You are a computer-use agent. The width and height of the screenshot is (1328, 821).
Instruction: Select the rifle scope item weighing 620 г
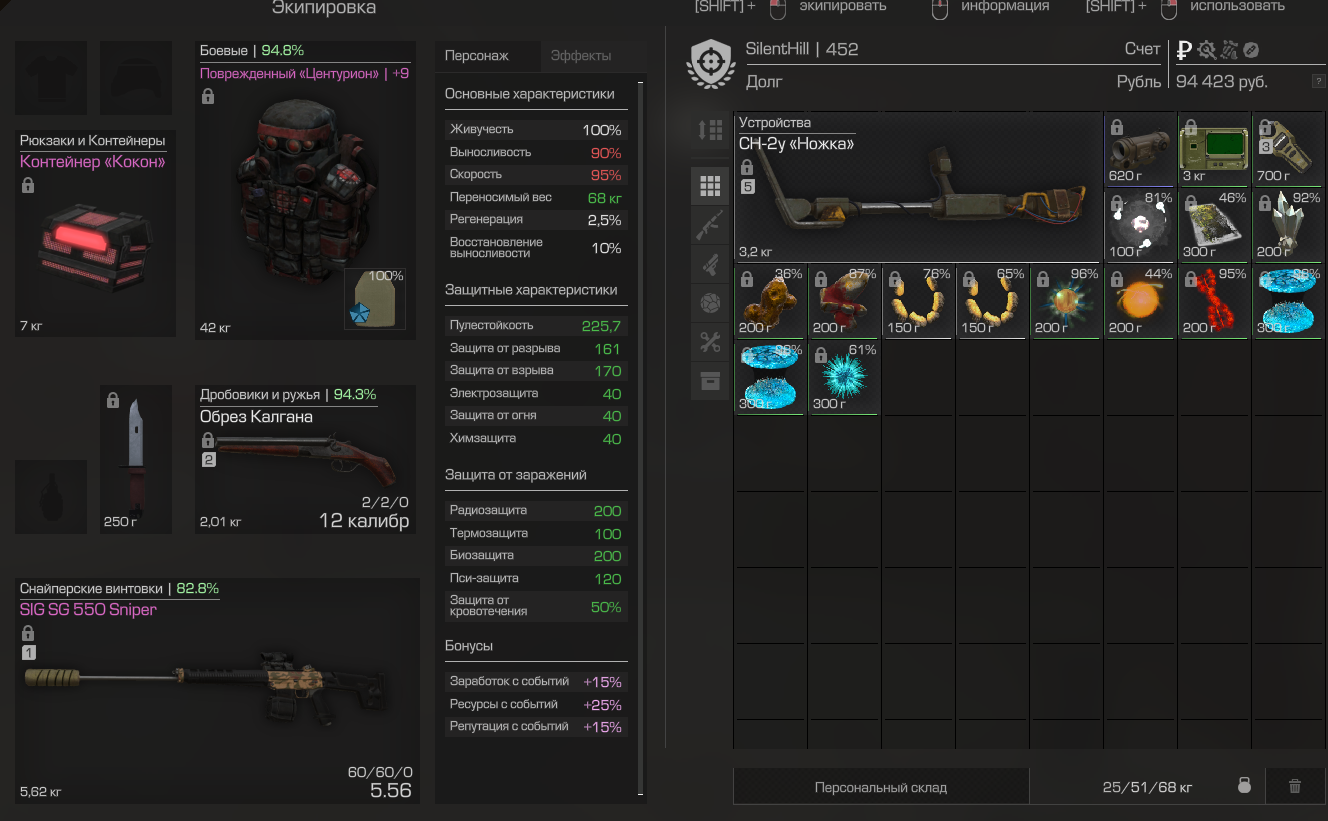[1141, 150]
